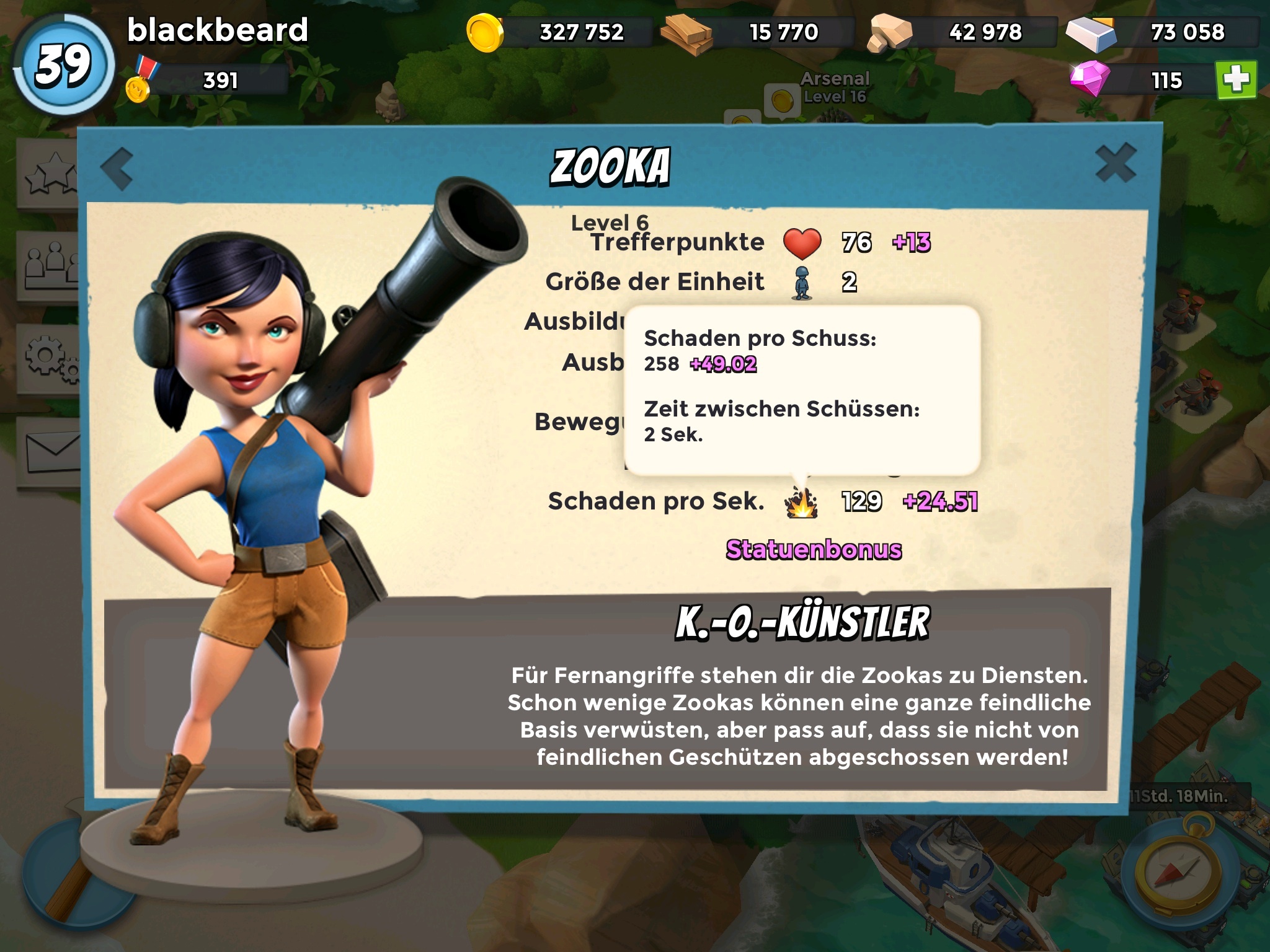Open the achievements stars side button
This screenshot has width=1270, height=952.
click(50, 174)
